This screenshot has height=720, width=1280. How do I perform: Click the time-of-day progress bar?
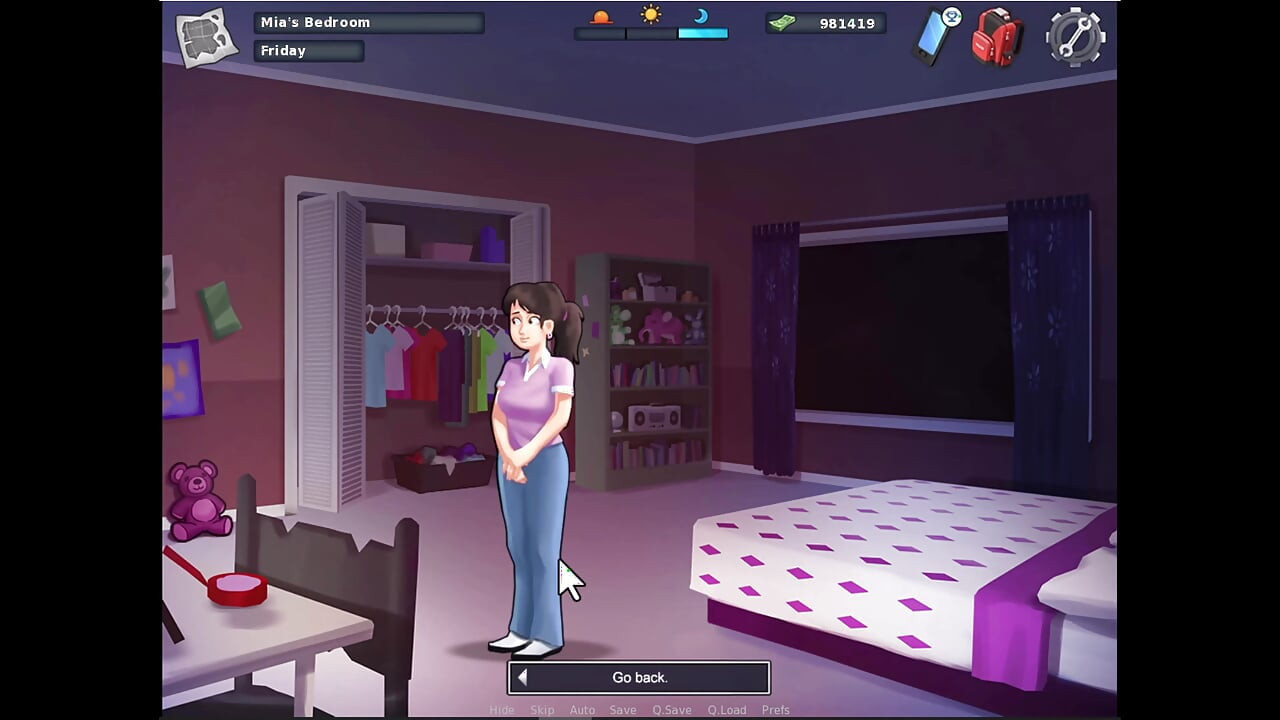click(x=650, y=32)
